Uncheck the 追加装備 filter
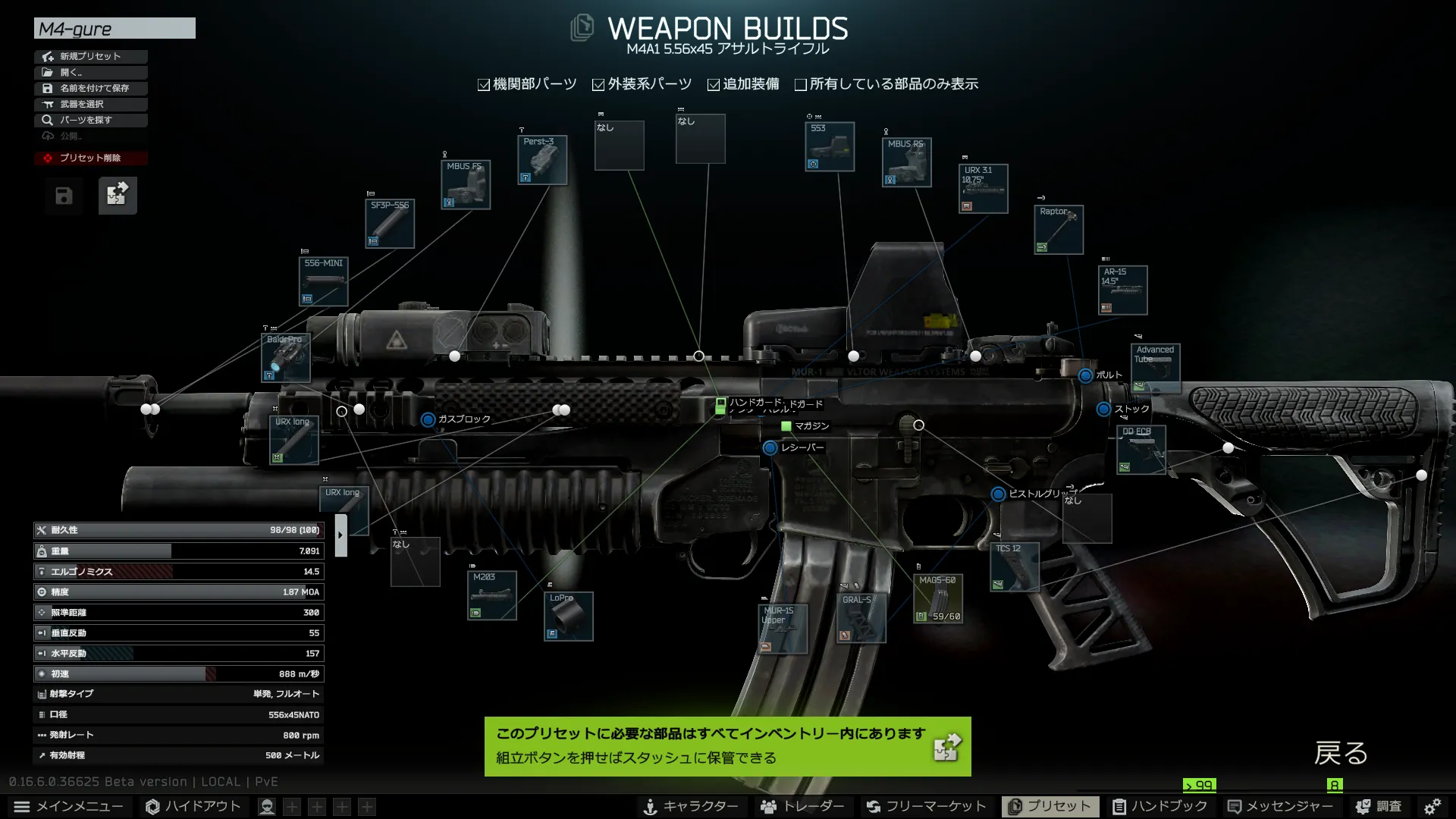 click(x=714, y=85)
